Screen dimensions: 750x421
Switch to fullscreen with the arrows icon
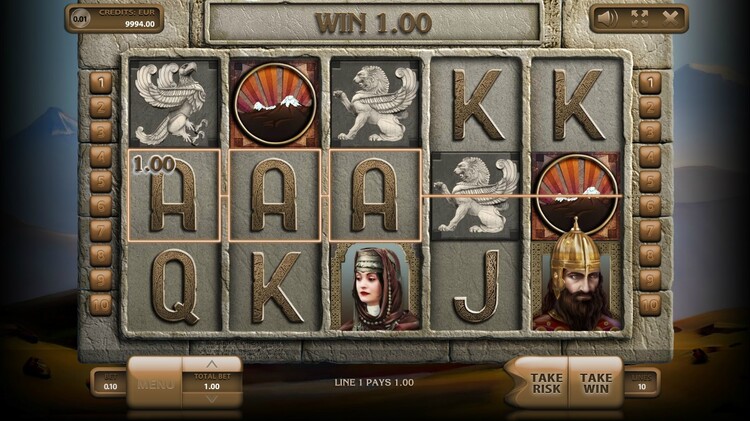638,18
